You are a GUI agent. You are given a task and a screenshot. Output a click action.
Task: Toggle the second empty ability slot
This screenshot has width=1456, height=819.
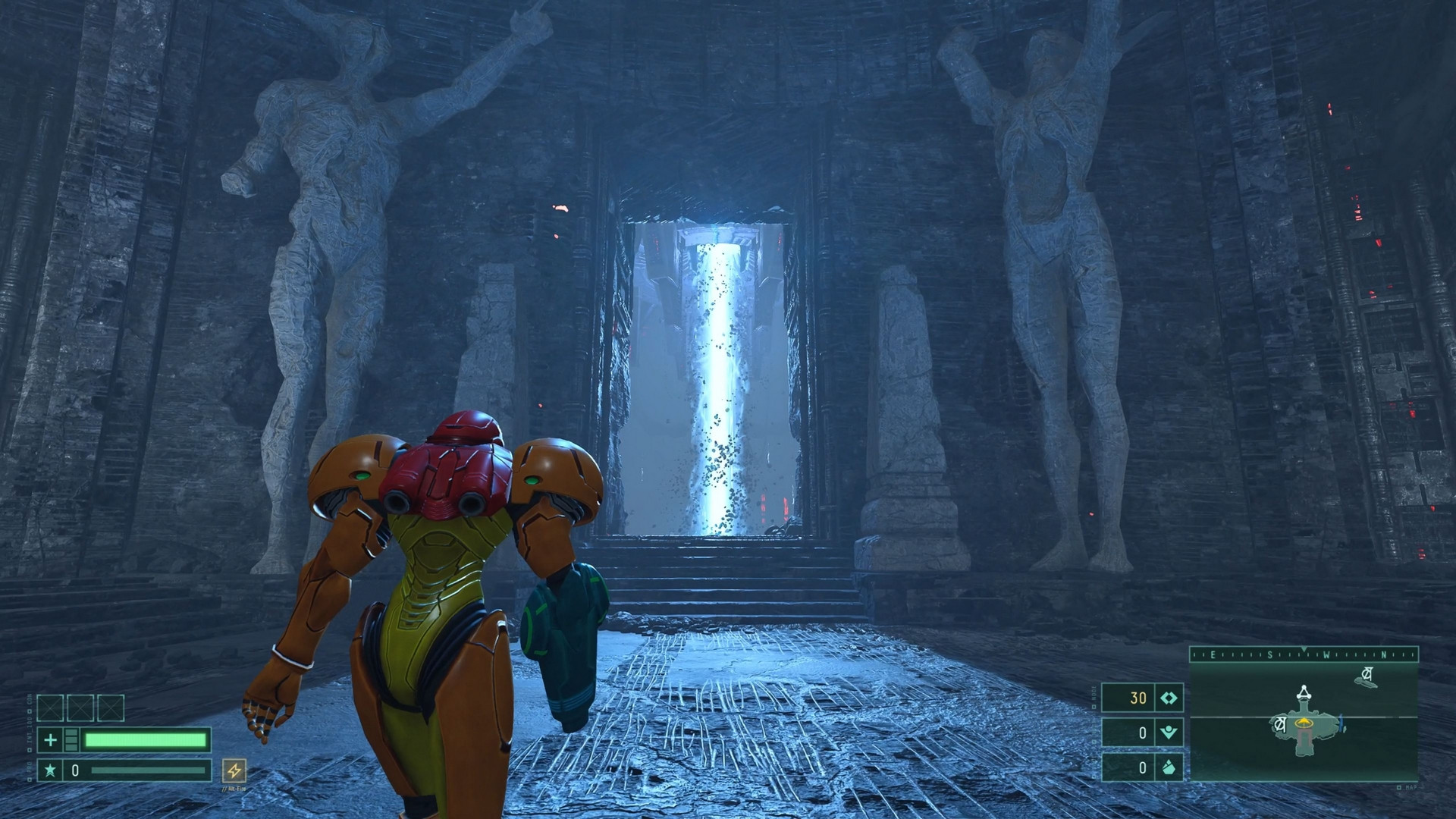pyautogui.click(x=81, y=708)
